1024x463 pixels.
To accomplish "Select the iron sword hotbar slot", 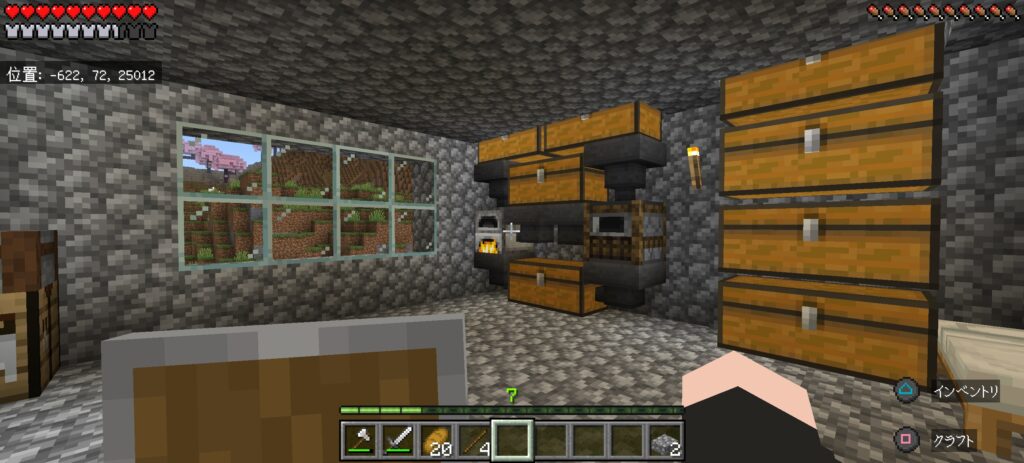I will pyautogui.click(x=399, y=440).
